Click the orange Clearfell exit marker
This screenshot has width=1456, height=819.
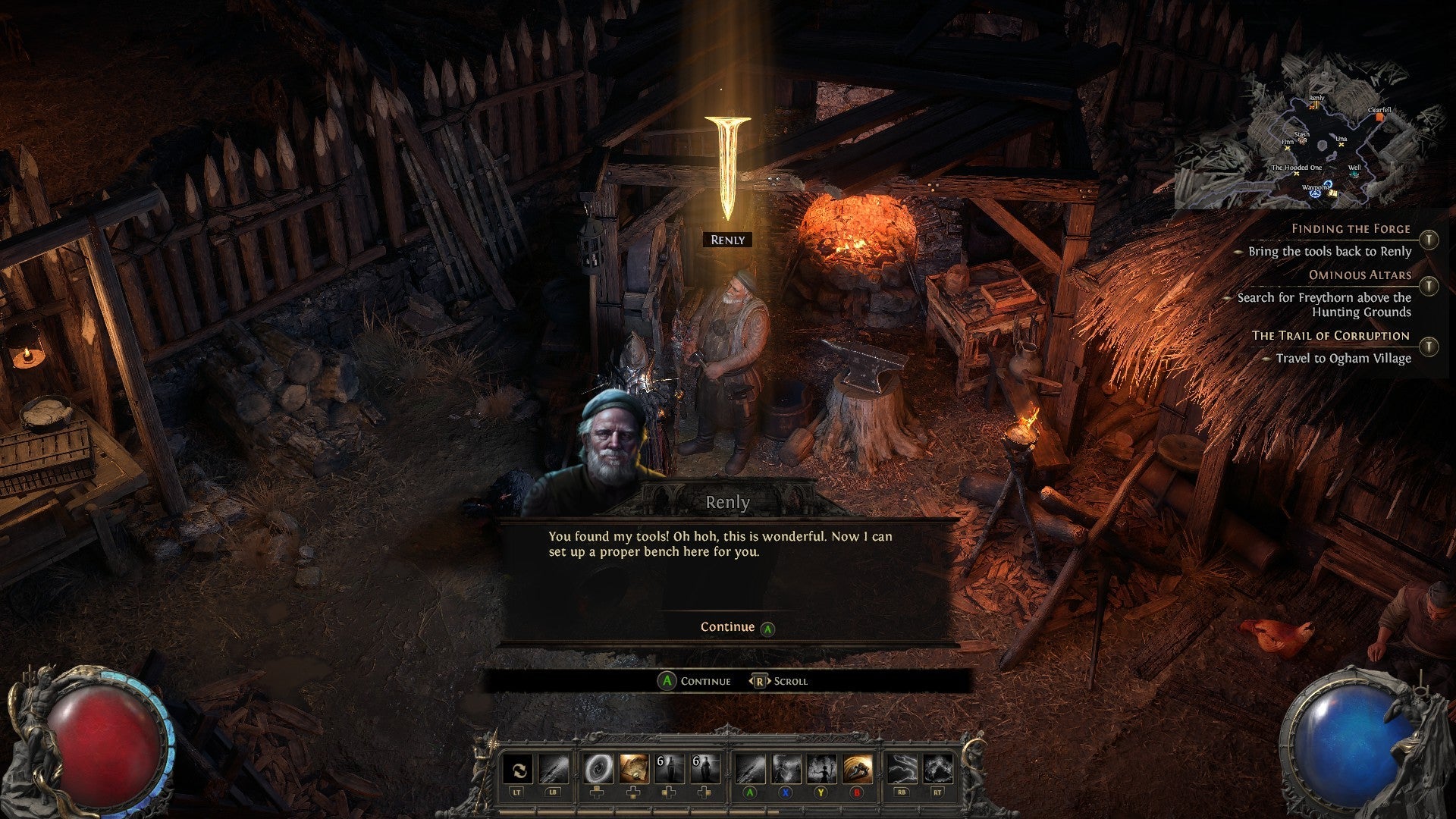1381,118
